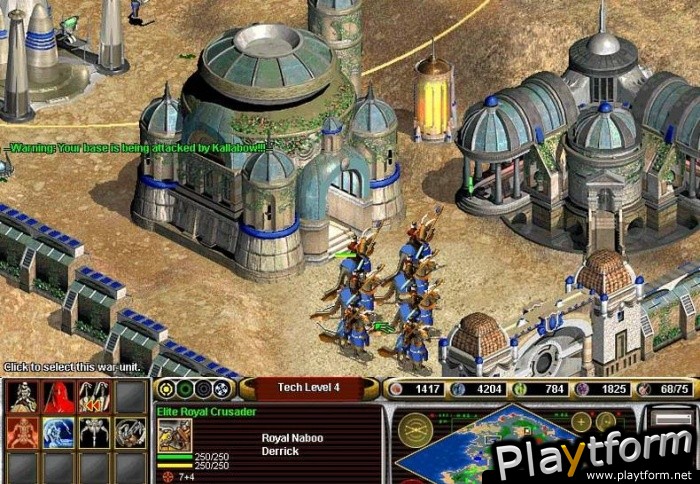Choose the red-robed guard icon
Screen dimensions: 700x484
(x=59, y=398)
